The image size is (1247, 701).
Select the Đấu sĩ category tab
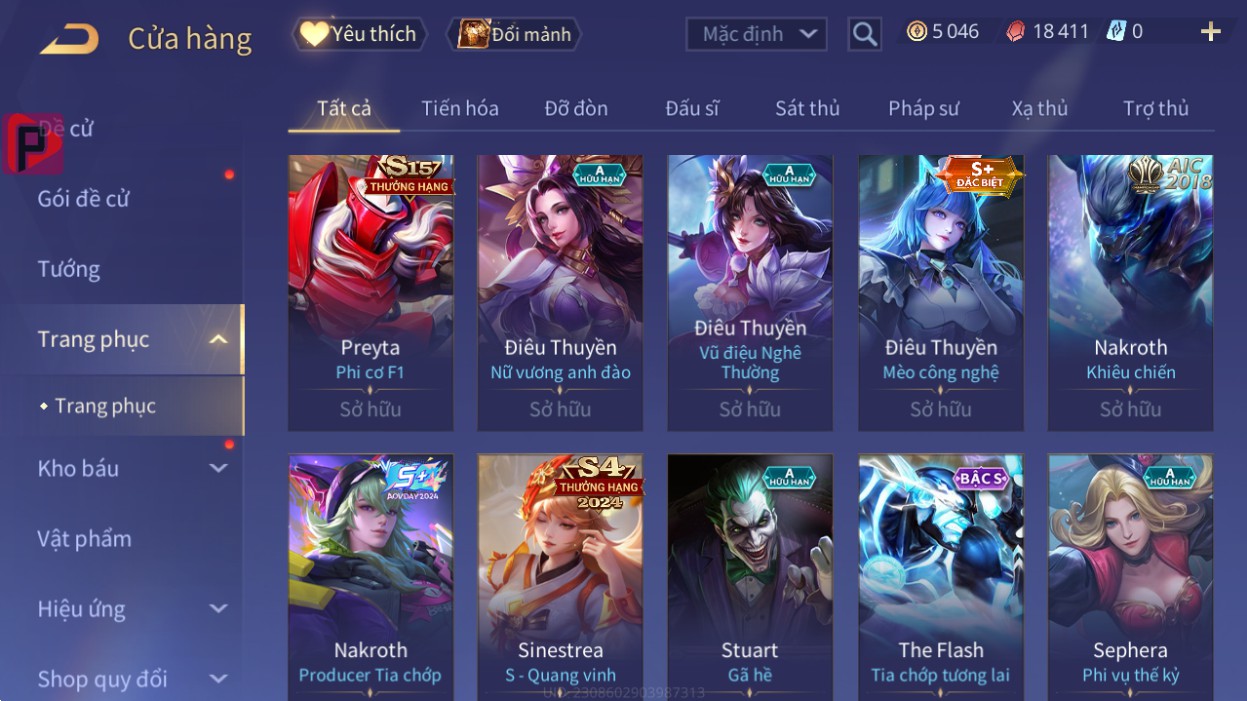tap(692, 108)
